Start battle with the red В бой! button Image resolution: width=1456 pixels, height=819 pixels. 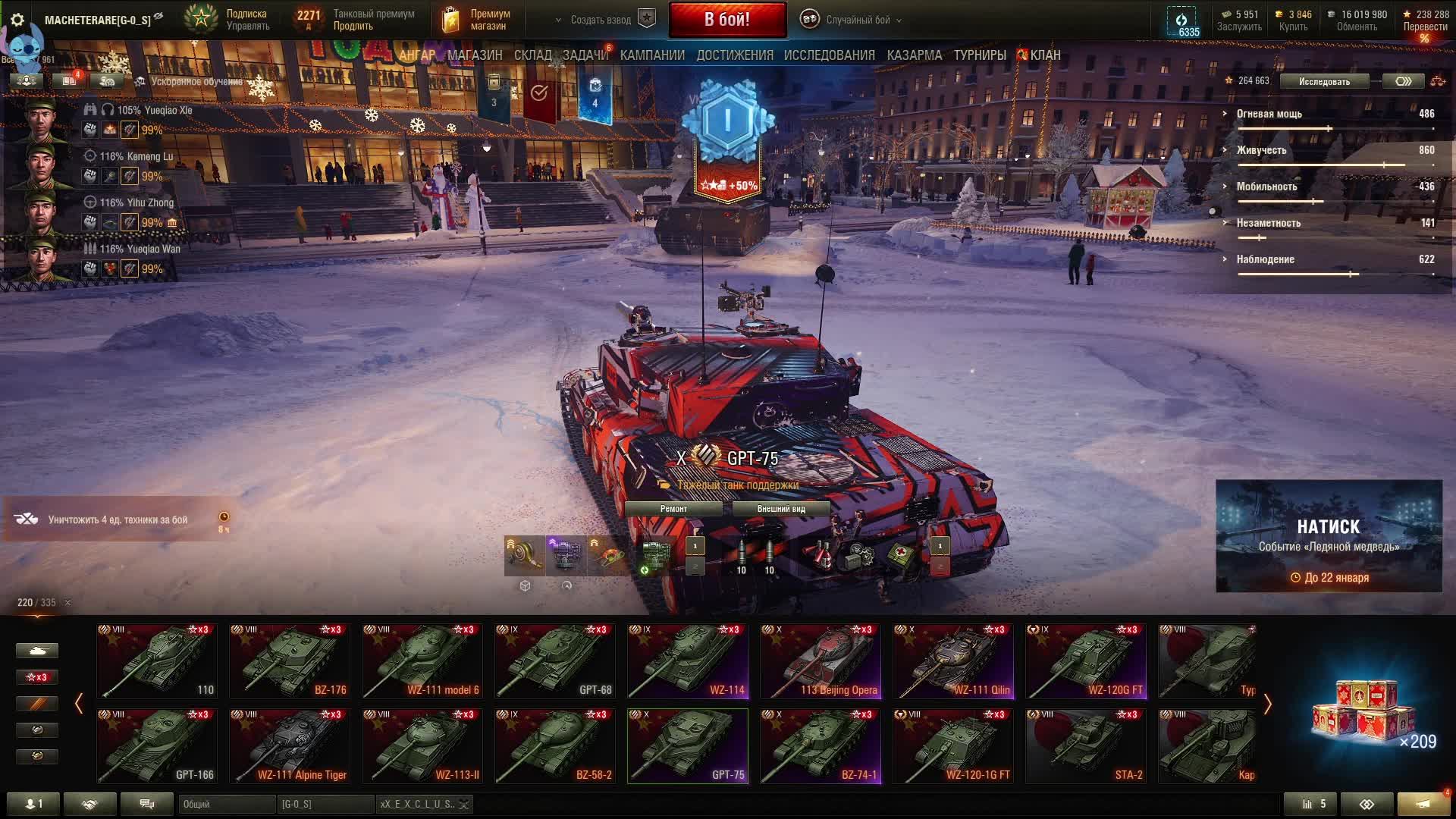[x=727, y=20]
